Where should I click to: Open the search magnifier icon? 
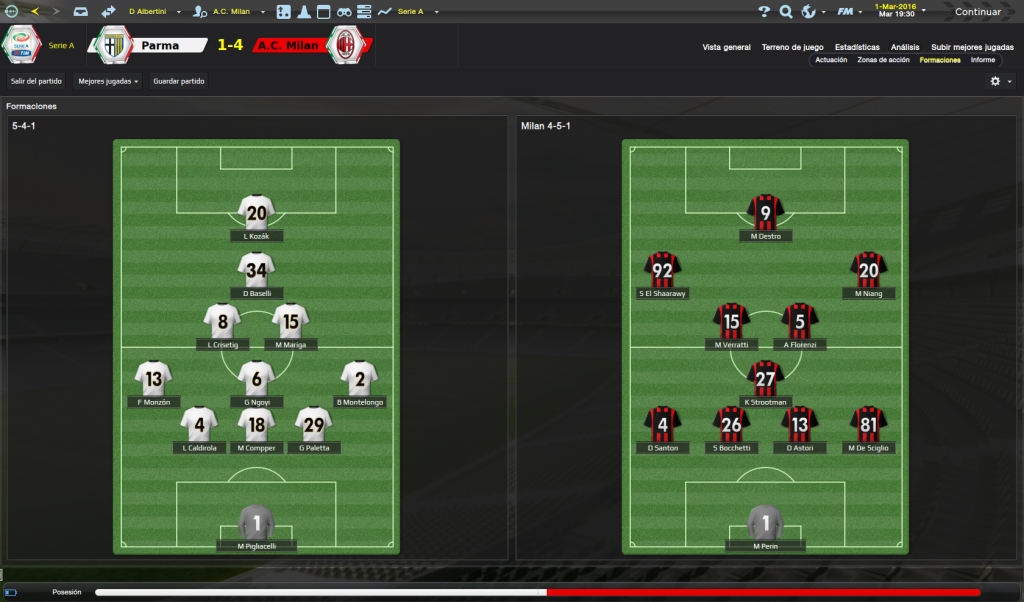pos(786,12)
